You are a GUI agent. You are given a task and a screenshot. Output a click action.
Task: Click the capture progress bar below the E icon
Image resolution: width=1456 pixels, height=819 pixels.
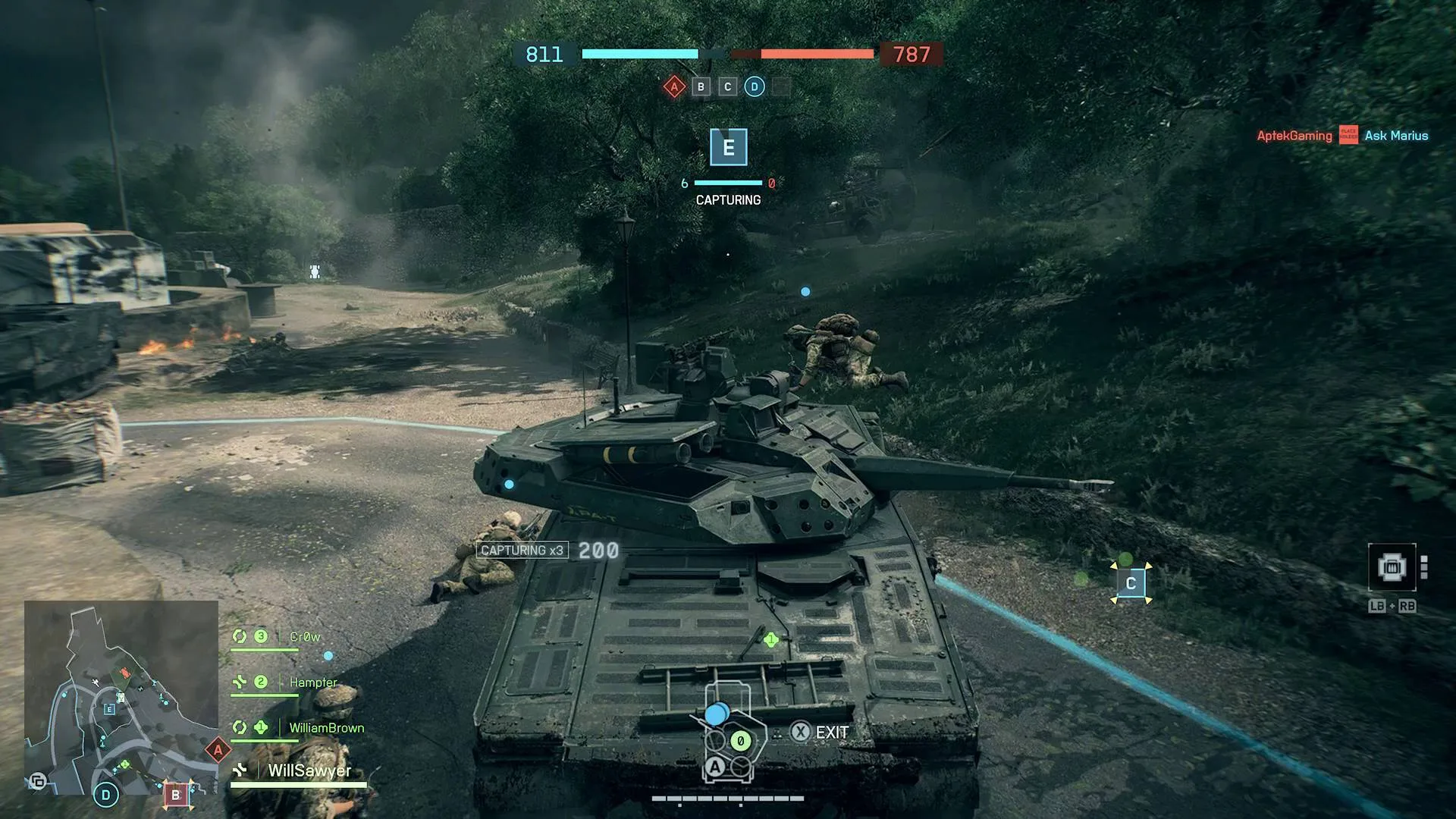728,183
